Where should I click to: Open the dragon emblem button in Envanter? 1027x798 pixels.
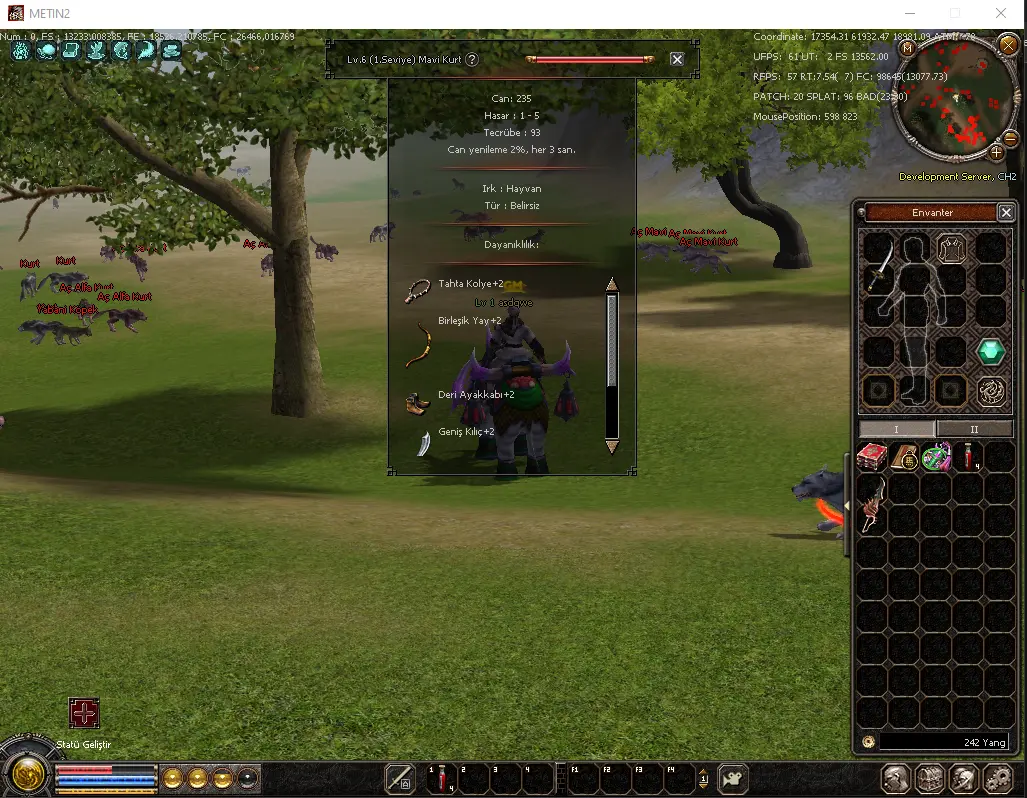(990, 391)
